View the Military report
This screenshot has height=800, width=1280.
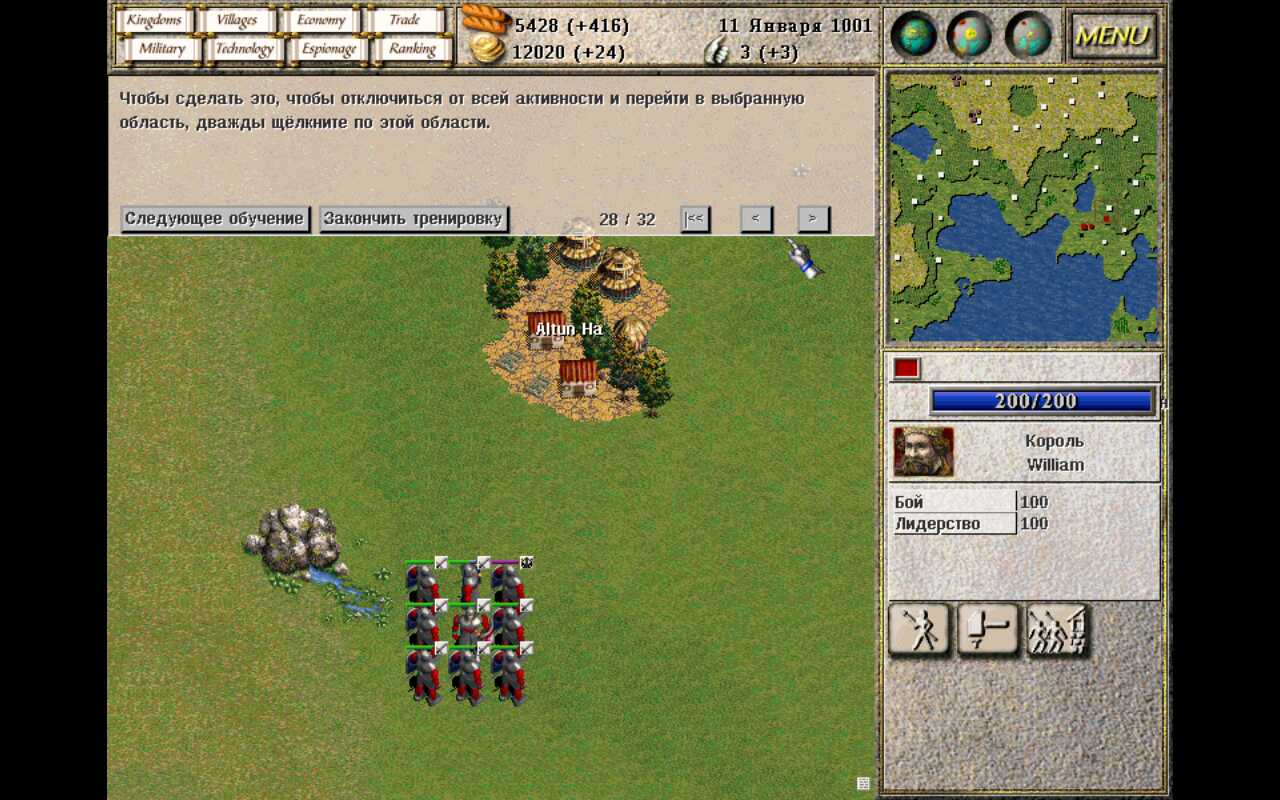(161, 49)
